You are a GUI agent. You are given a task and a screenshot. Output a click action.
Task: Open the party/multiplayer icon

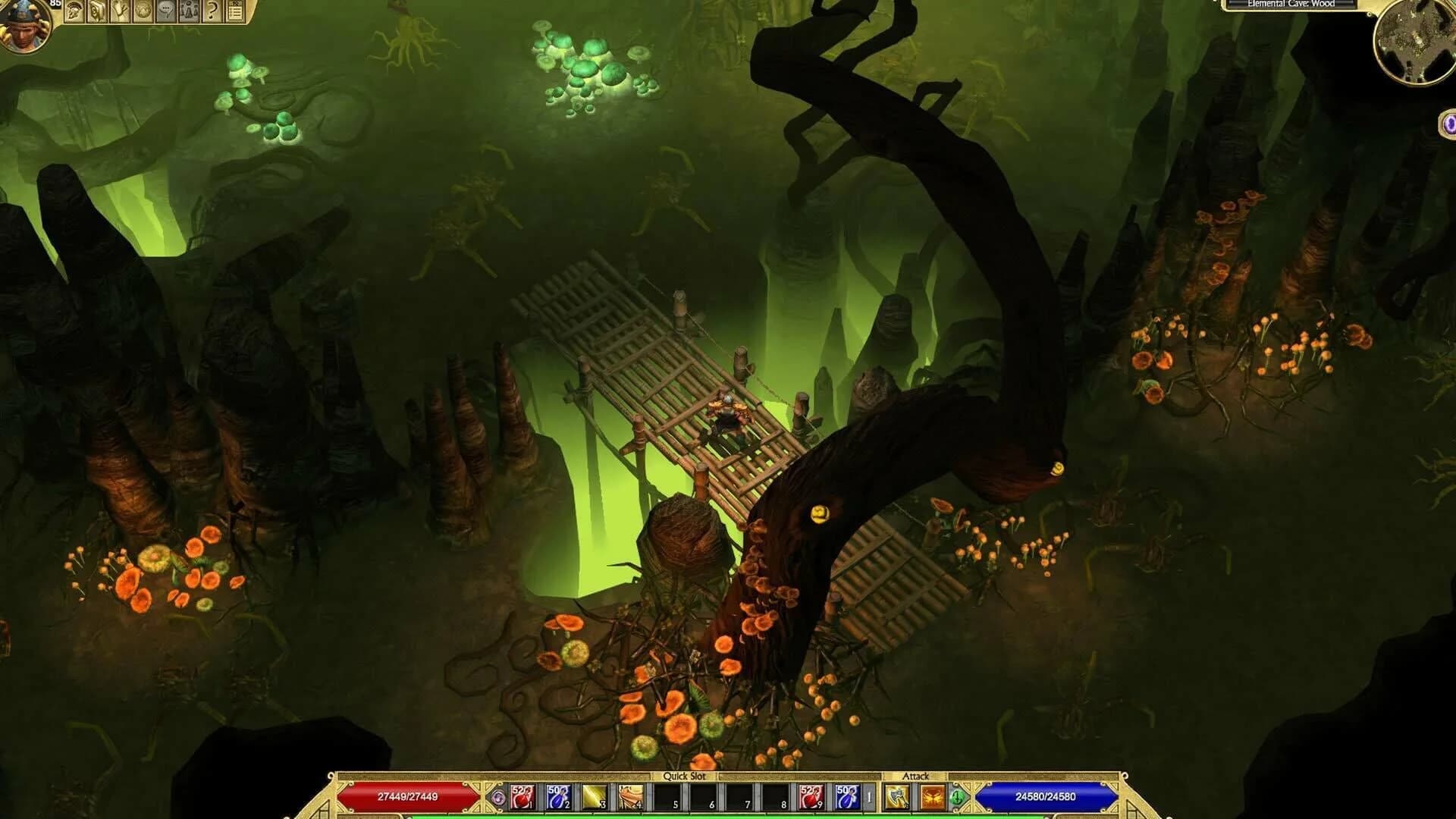[x=190, y=11]
